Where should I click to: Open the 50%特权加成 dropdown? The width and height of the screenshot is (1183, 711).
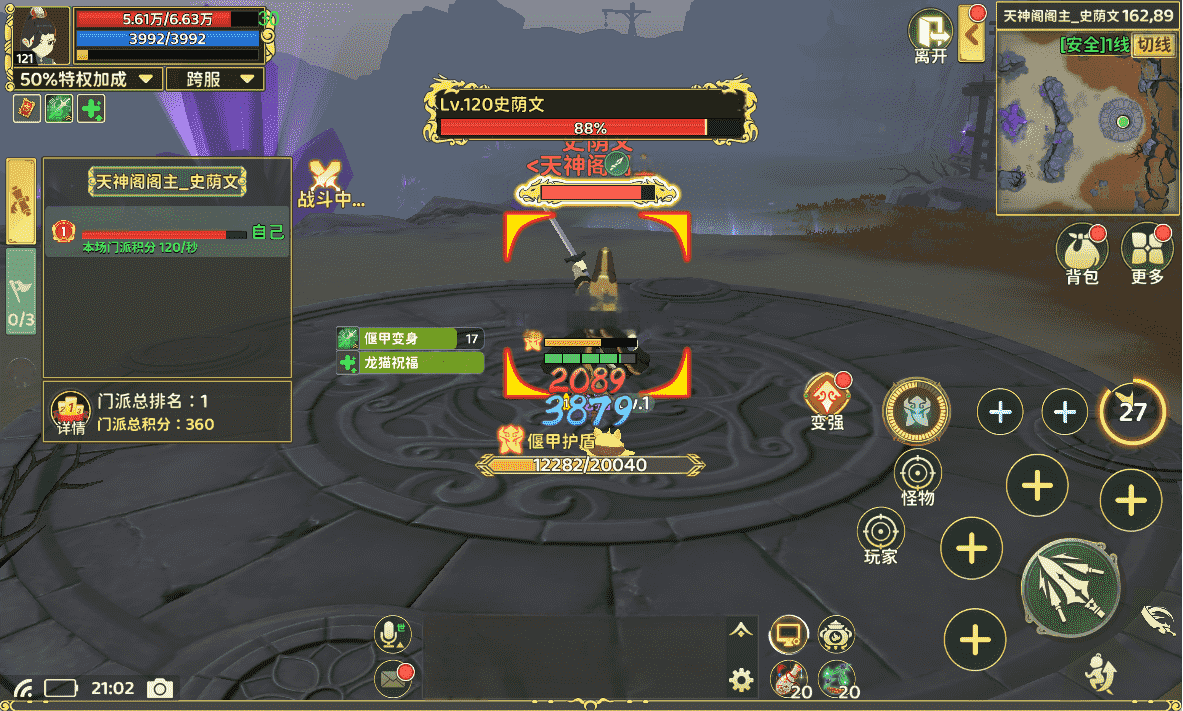89,79
